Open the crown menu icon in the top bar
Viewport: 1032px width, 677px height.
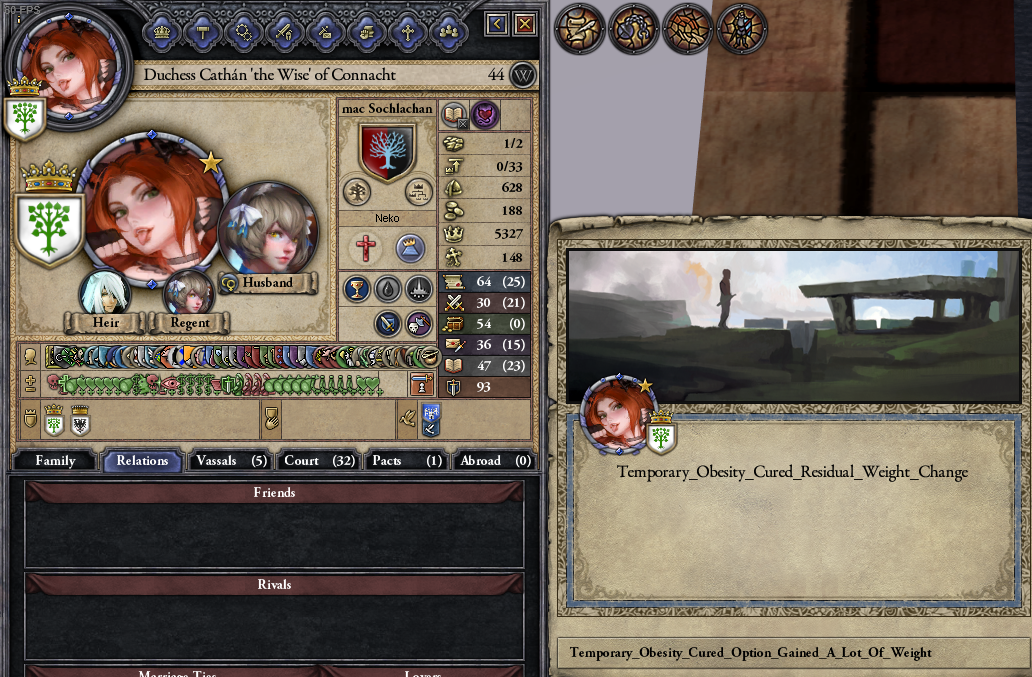[162, 30]
